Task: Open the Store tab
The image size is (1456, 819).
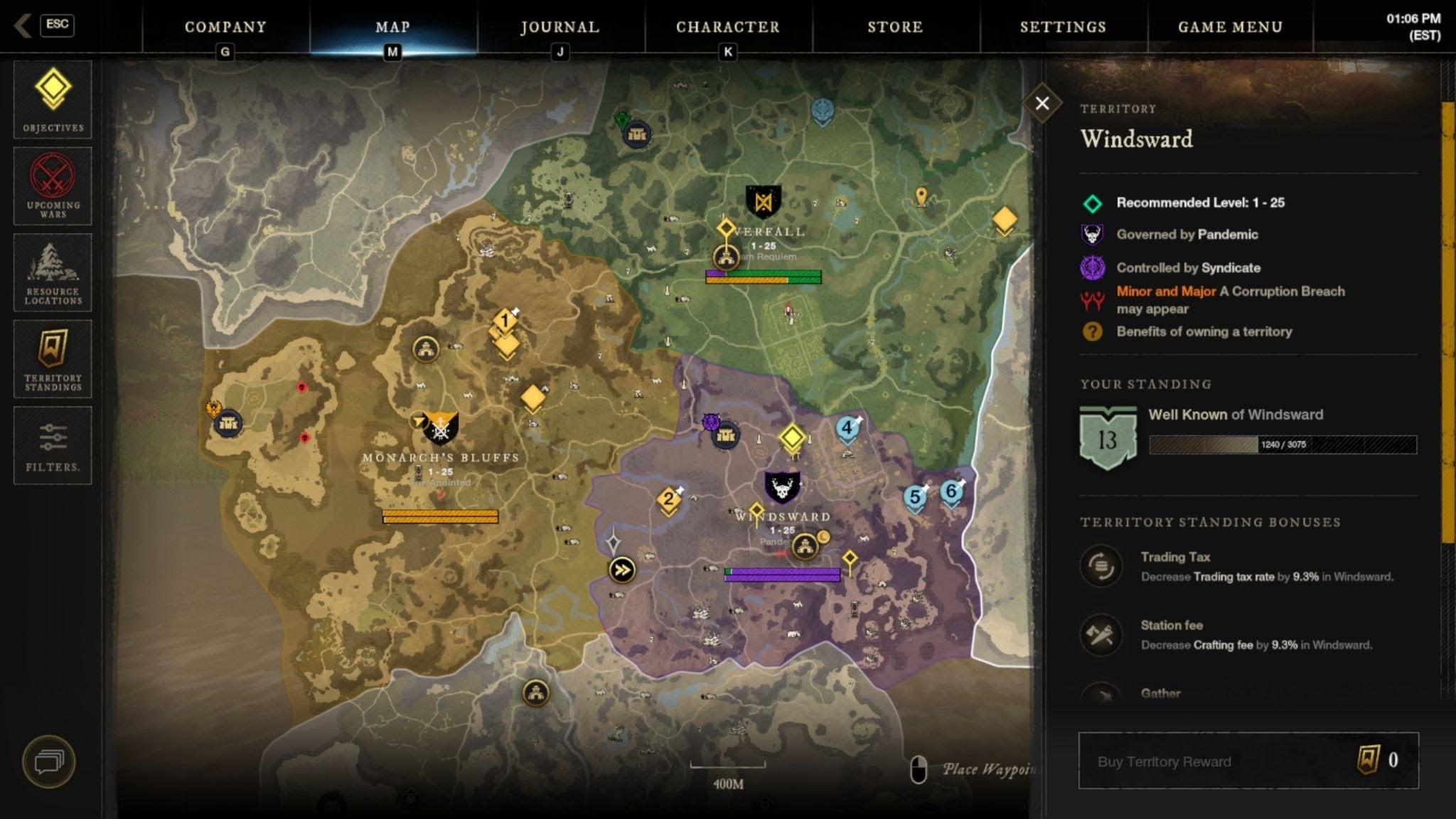Action: pyautogui.click(x=895, y=27)
